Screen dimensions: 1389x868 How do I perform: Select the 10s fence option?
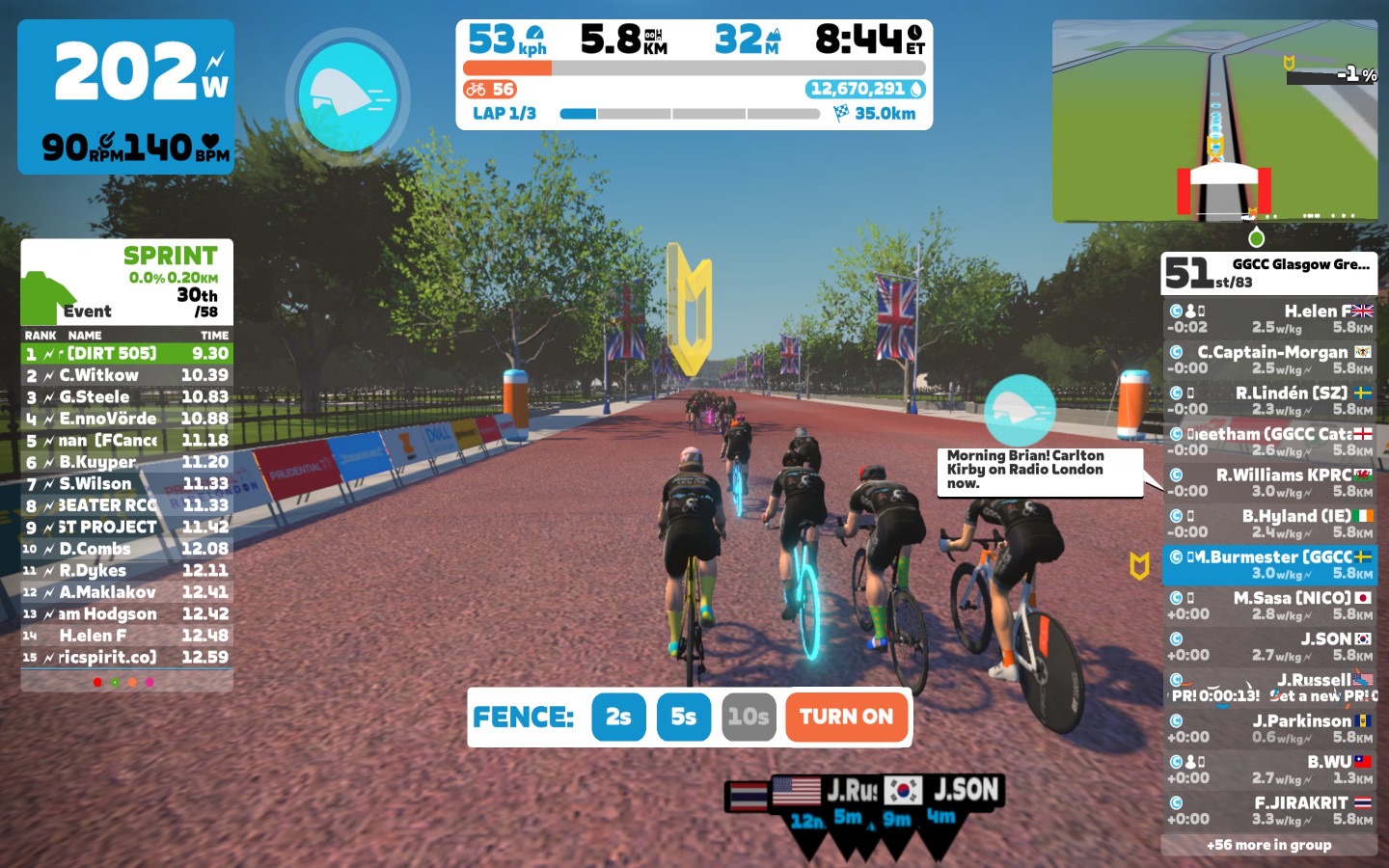point(749,717)
